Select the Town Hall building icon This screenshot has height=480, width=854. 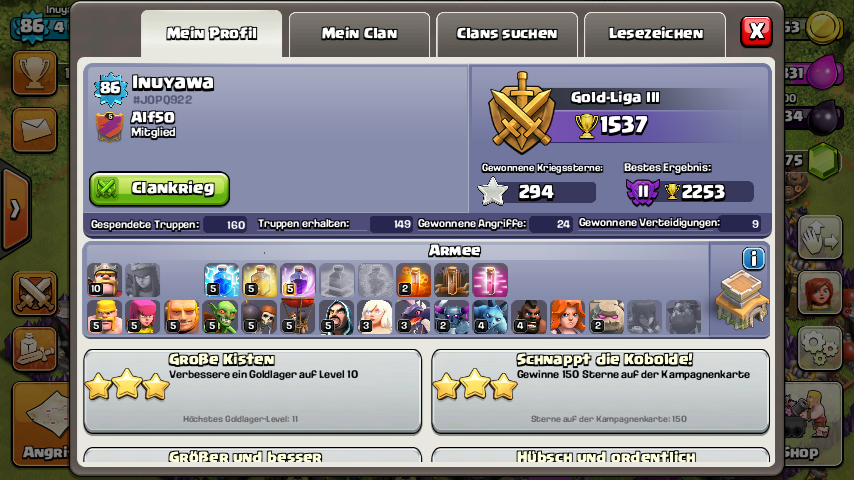(x=741, y=299)
